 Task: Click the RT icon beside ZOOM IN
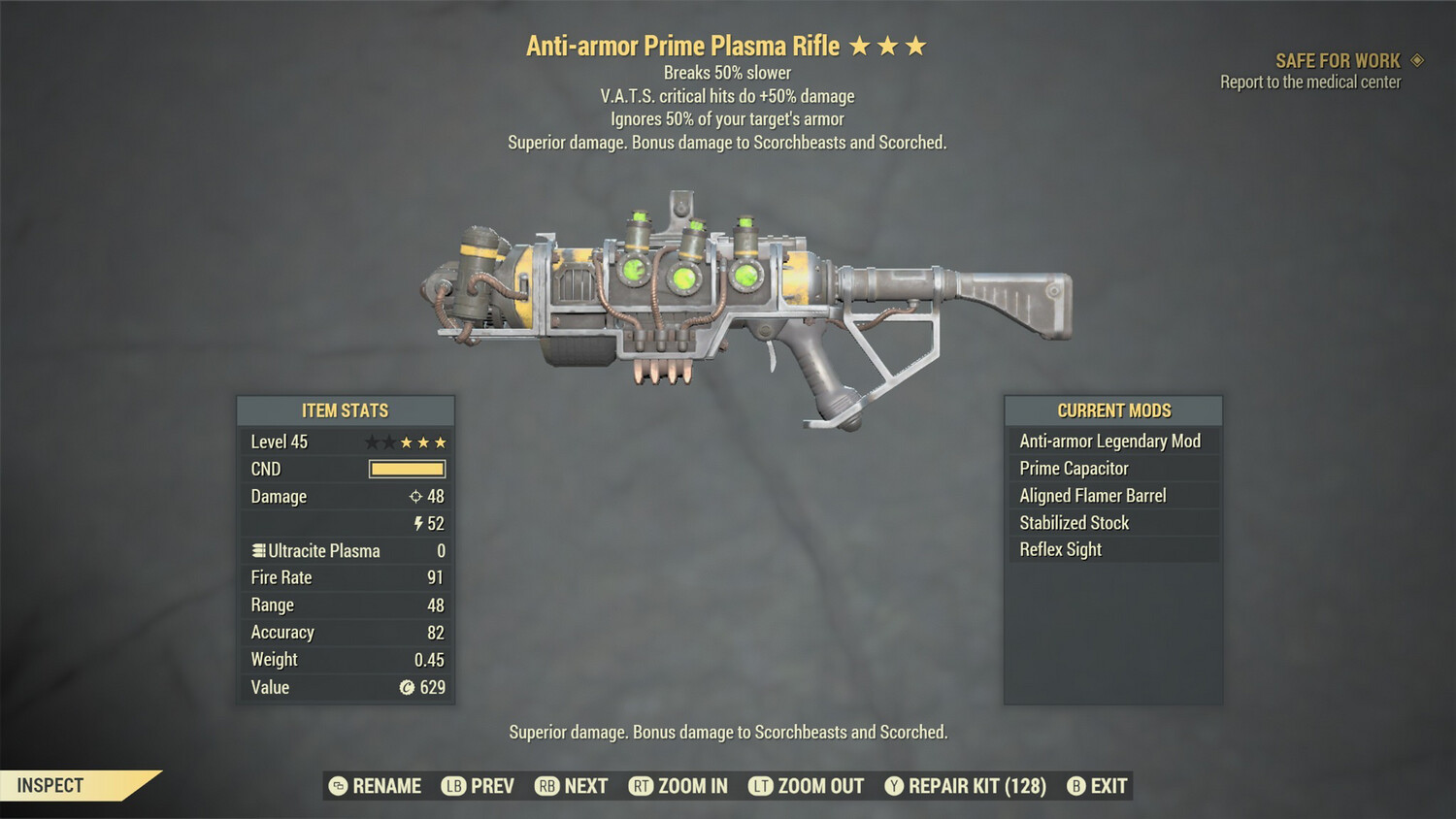click(641, 786)
